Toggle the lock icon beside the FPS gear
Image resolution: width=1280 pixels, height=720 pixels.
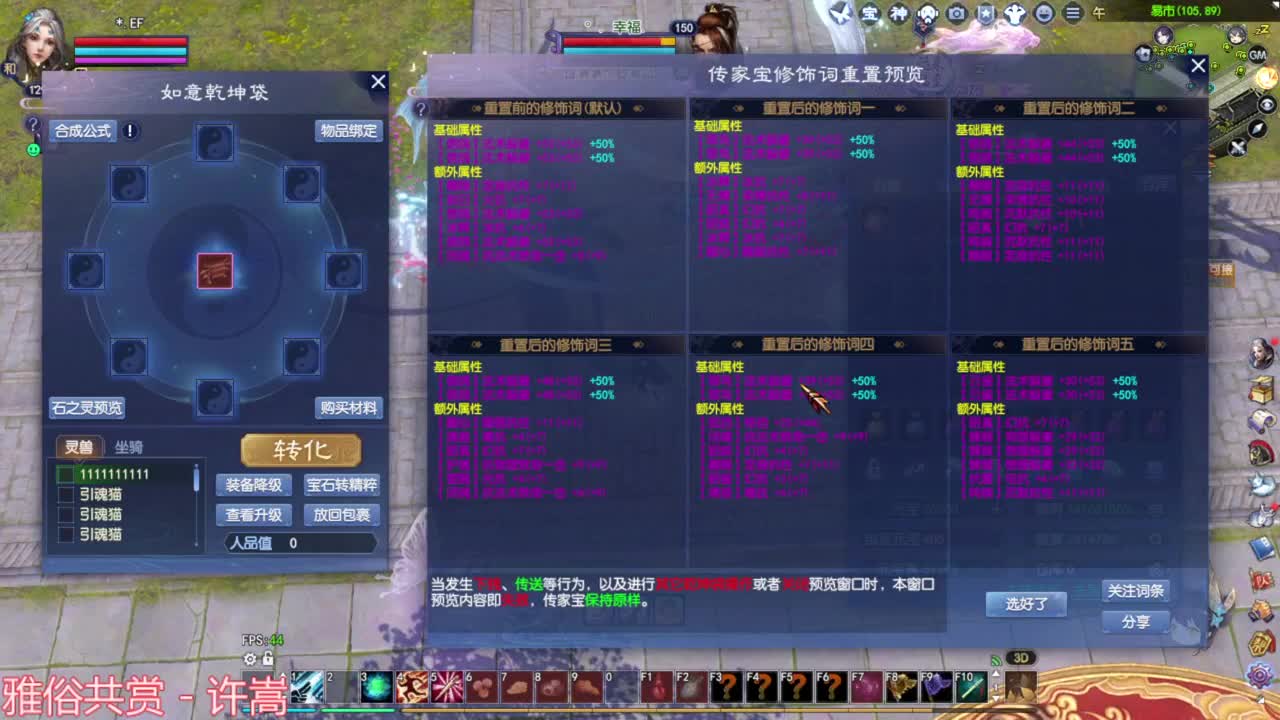(268, 658)
